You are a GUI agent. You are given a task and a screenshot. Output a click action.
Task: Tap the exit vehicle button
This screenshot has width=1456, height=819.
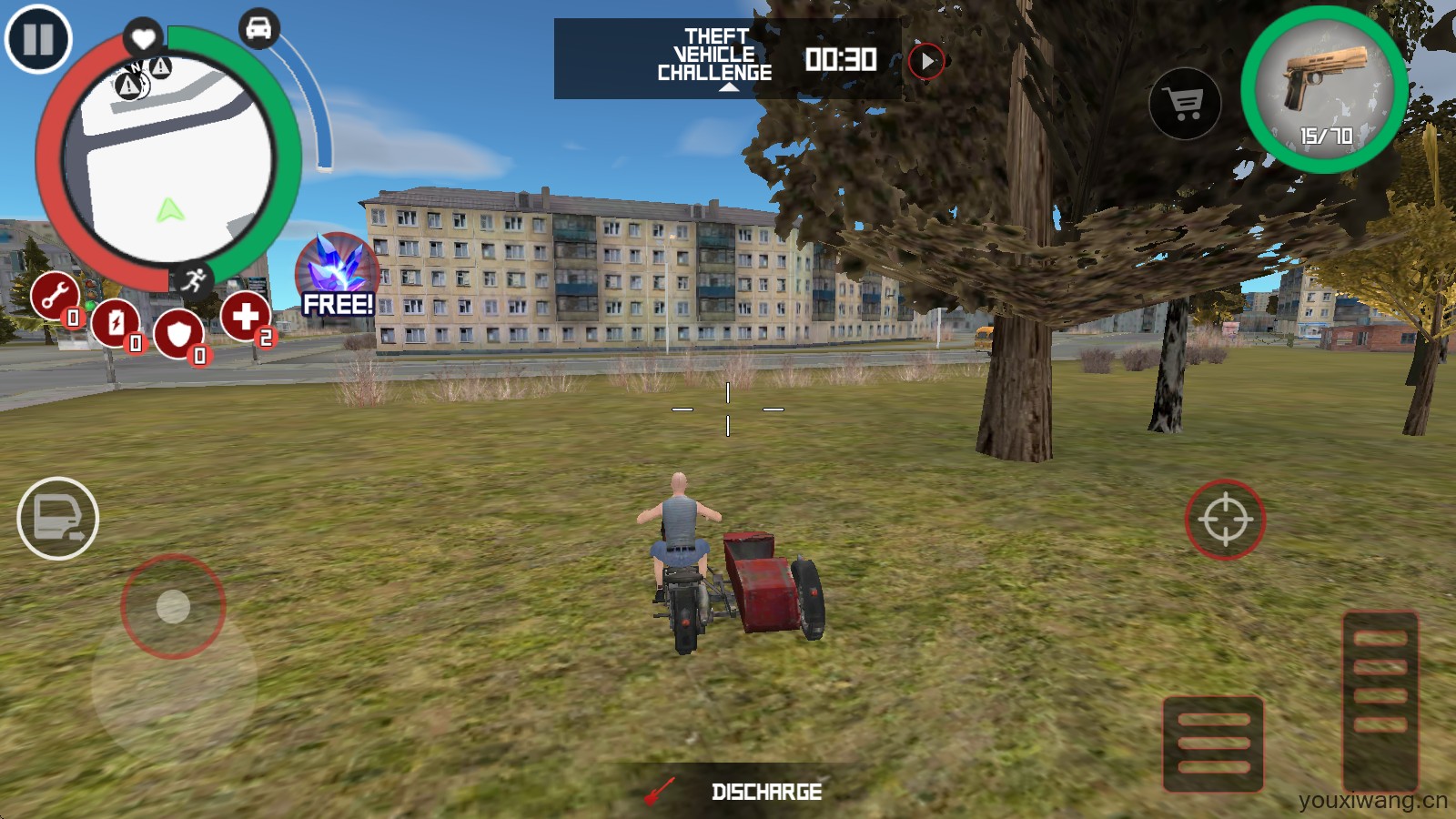coord(58,518)
